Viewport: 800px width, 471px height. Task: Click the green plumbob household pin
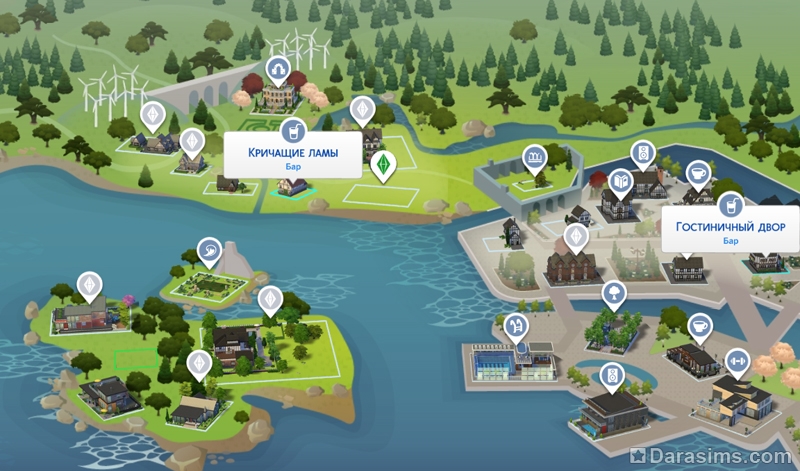(x=380, y=163)
